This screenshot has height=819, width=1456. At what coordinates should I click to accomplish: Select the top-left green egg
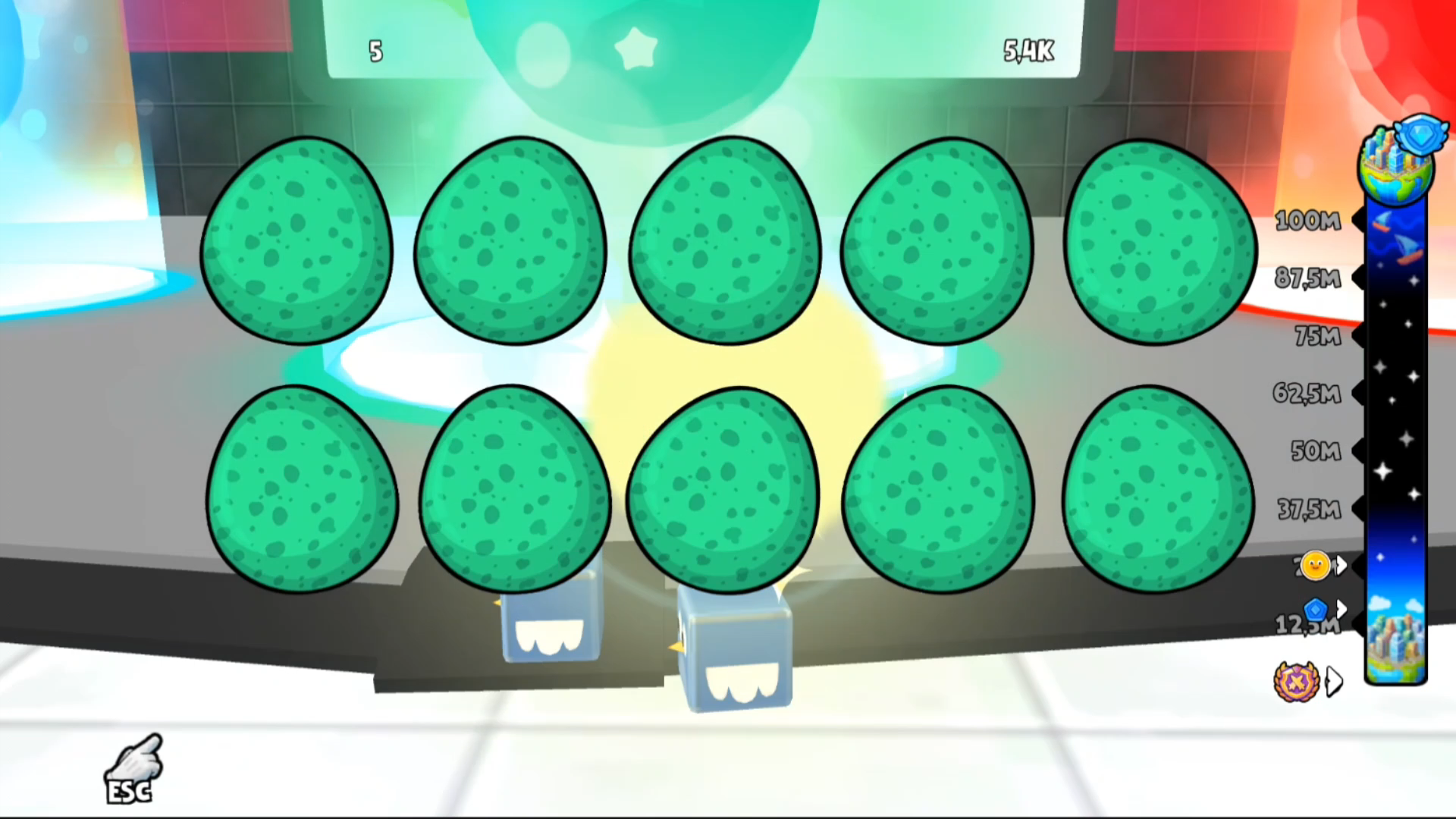point(296,241)
